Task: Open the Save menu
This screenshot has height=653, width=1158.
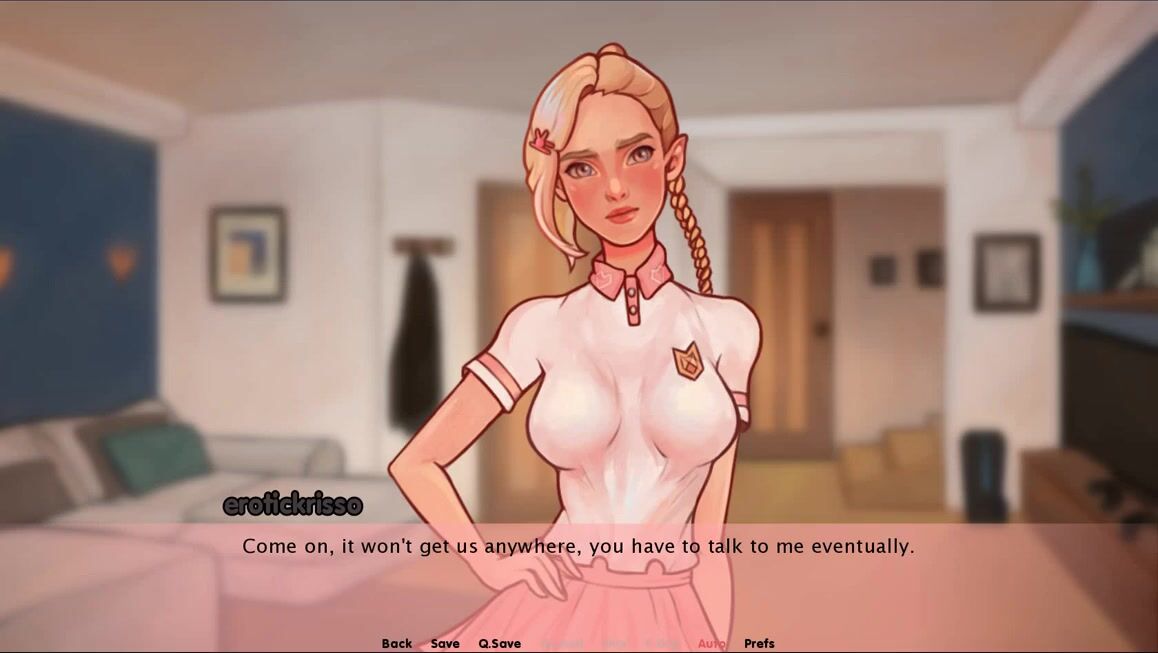Action: (x=445, y=643)
